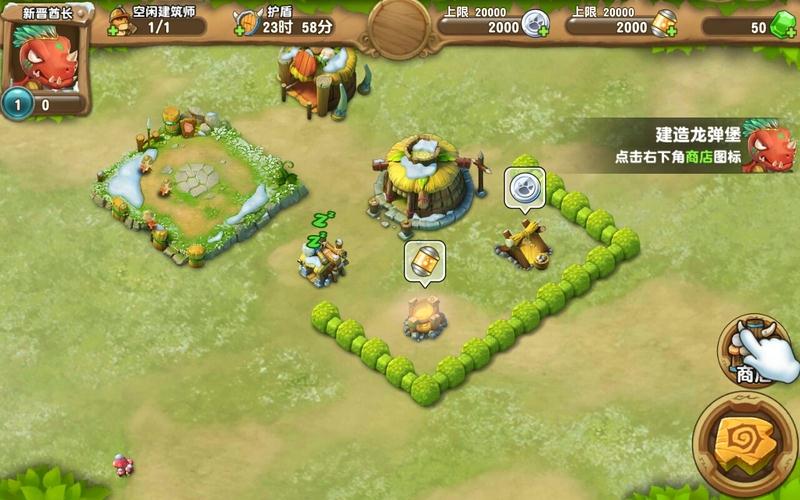Tap the round wooden emblem at top center

(x=400, y=26)
